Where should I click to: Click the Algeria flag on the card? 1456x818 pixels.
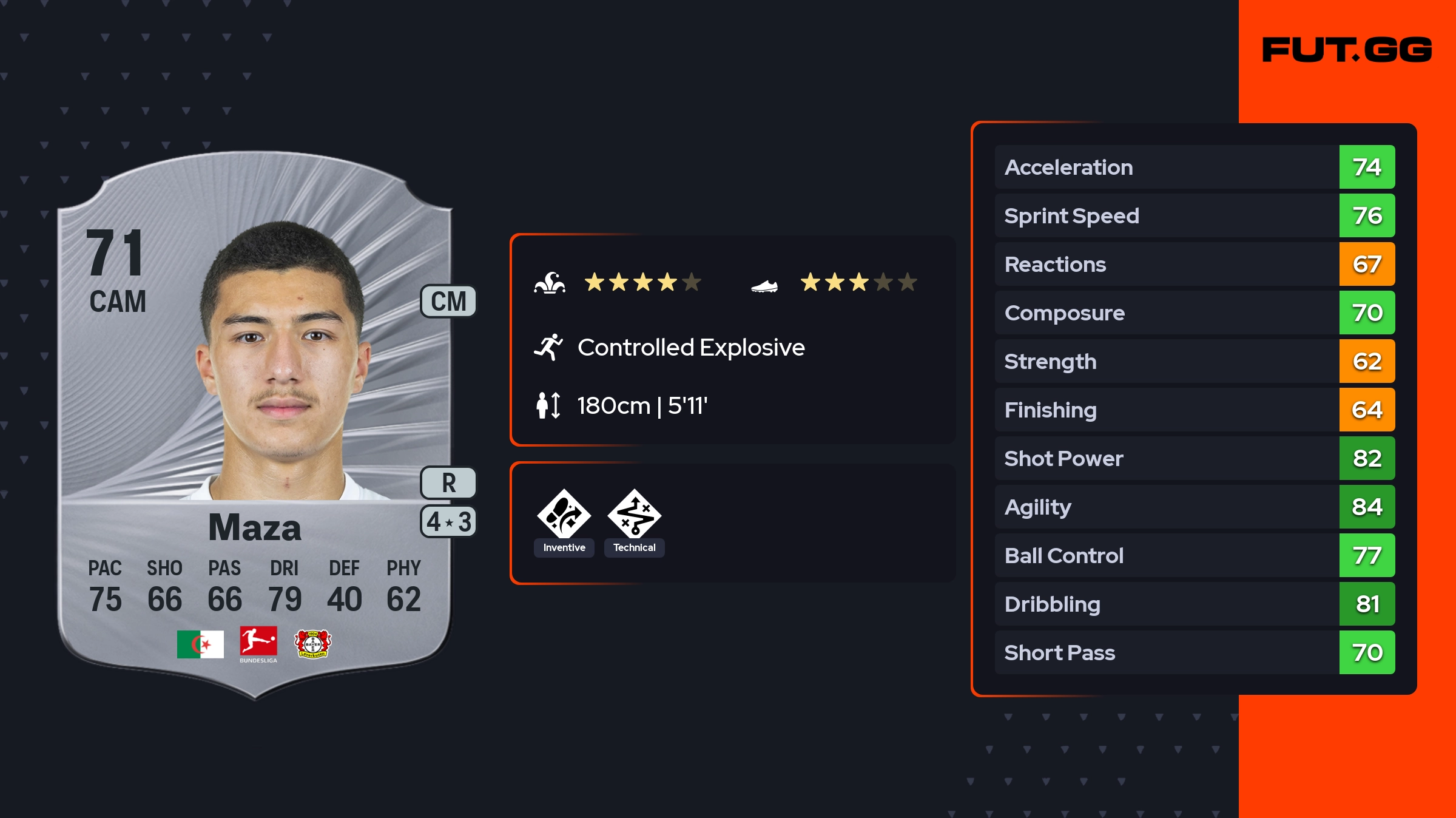(x=200, y=644)
